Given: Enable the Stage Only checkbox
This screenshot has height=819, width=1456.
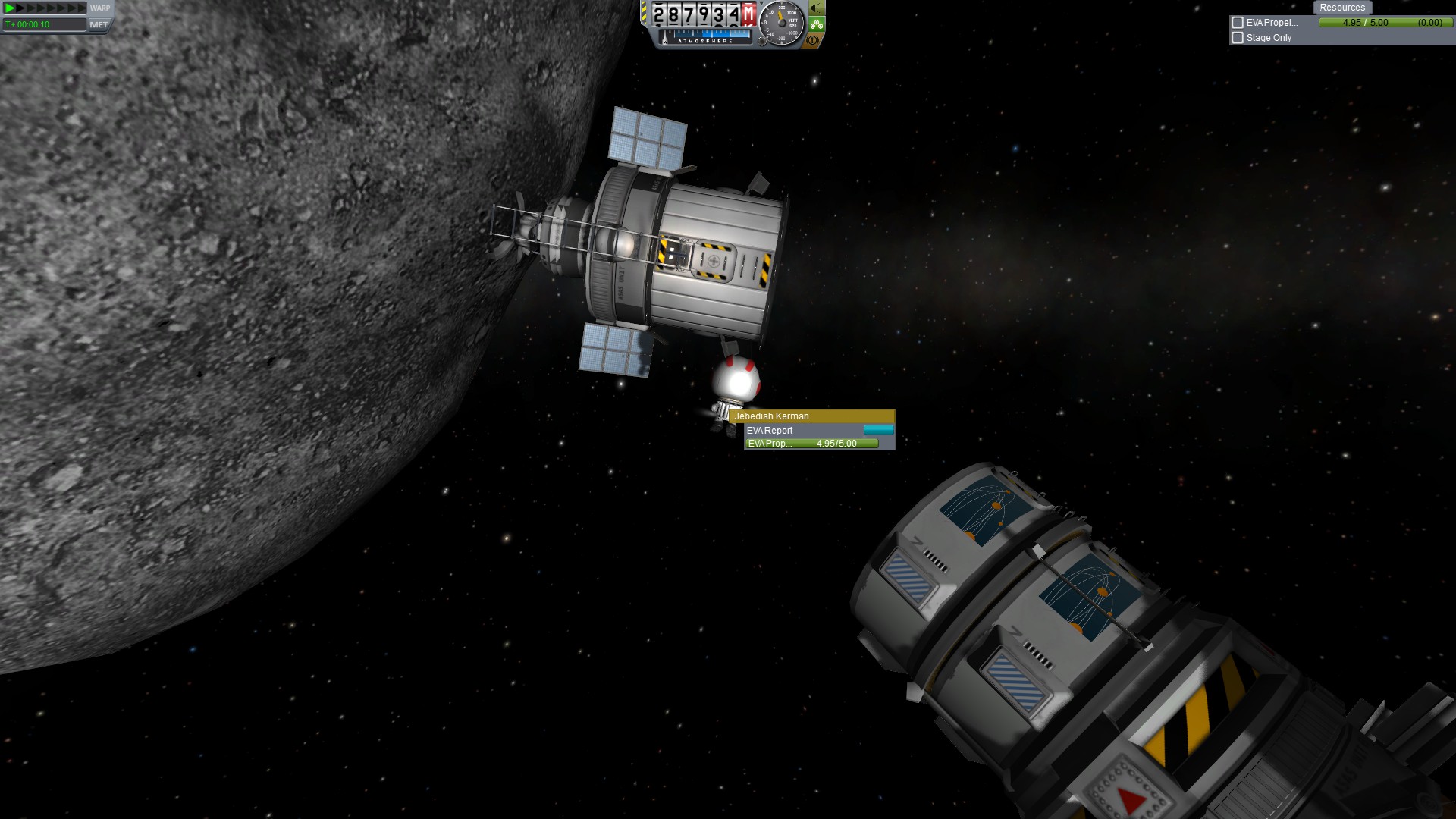Looking at the screenshot, I should tap(1238, 38).
